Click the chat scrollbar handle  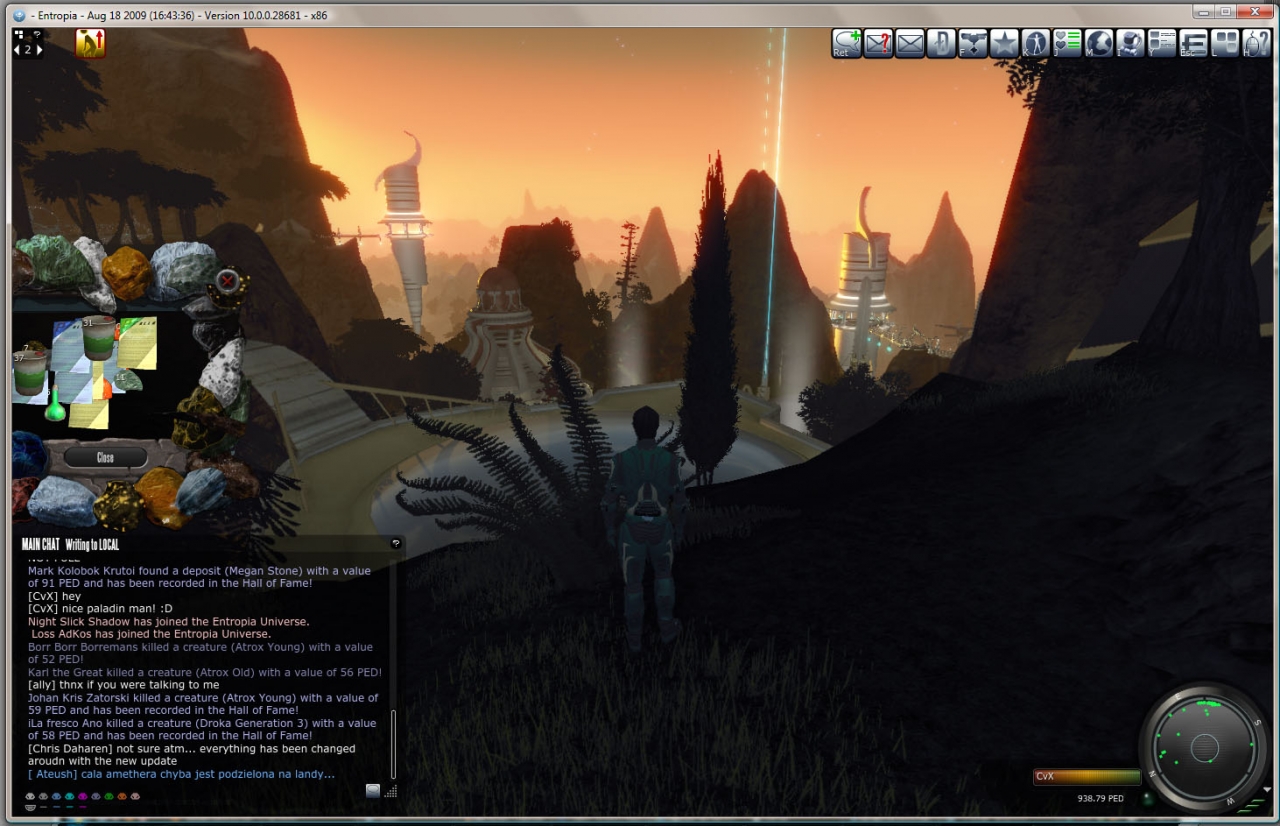coord(394,744)
